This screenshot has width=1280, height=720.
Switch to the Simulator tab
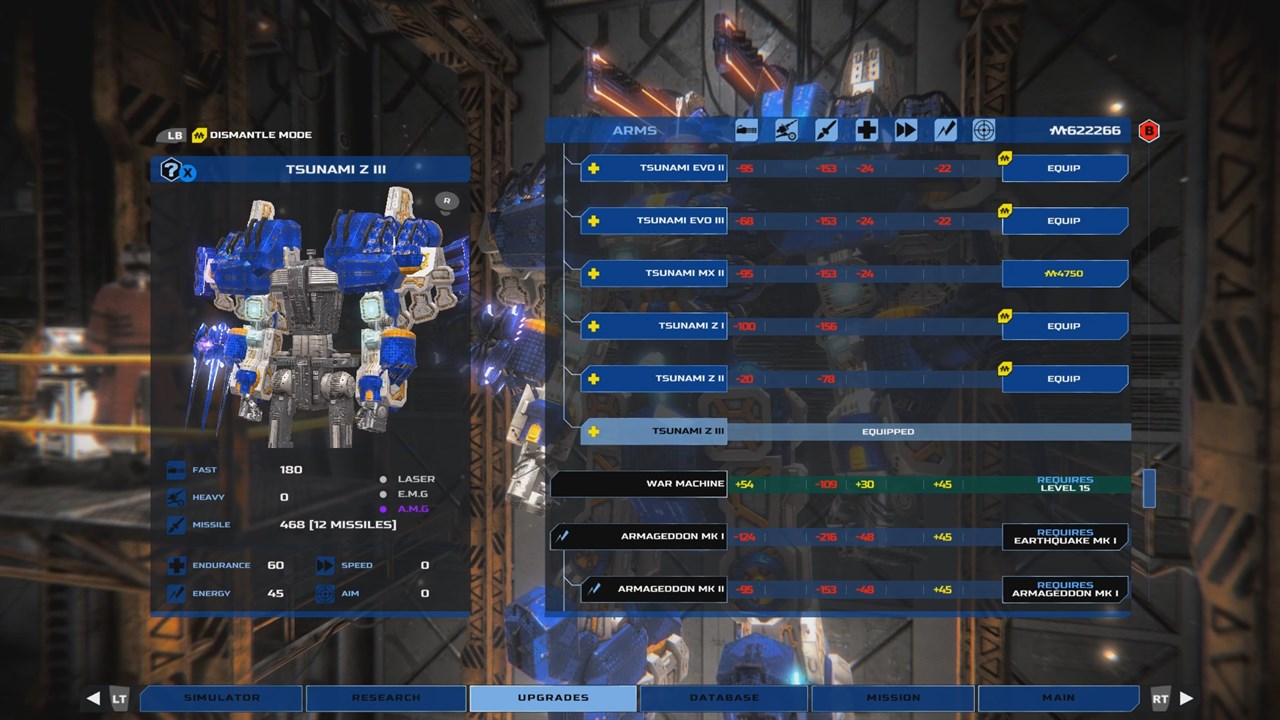pos(222,698)
